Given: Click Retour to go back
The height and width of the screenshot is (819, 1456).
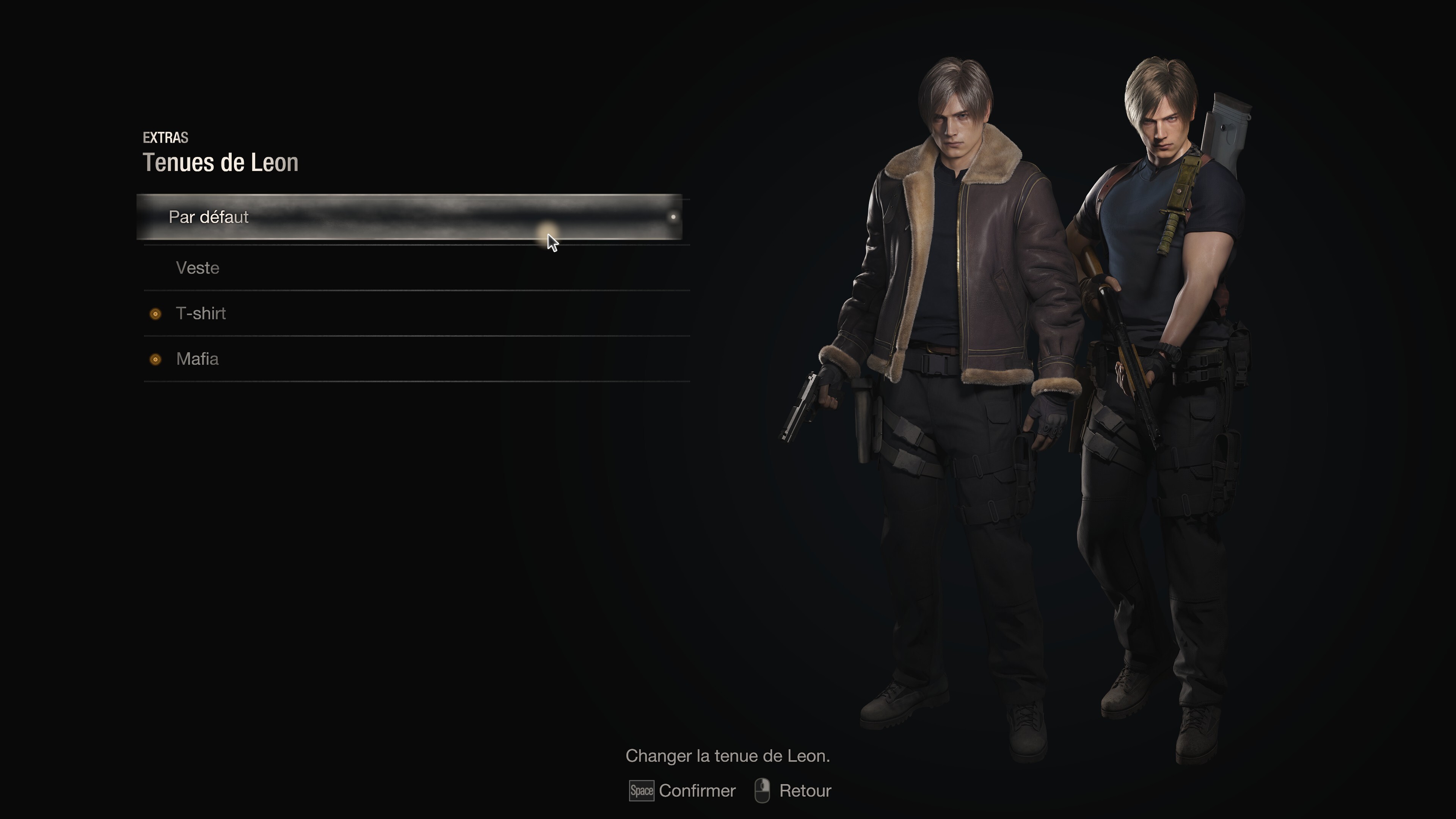Looking at the screenshot, I should pos(805,791).
